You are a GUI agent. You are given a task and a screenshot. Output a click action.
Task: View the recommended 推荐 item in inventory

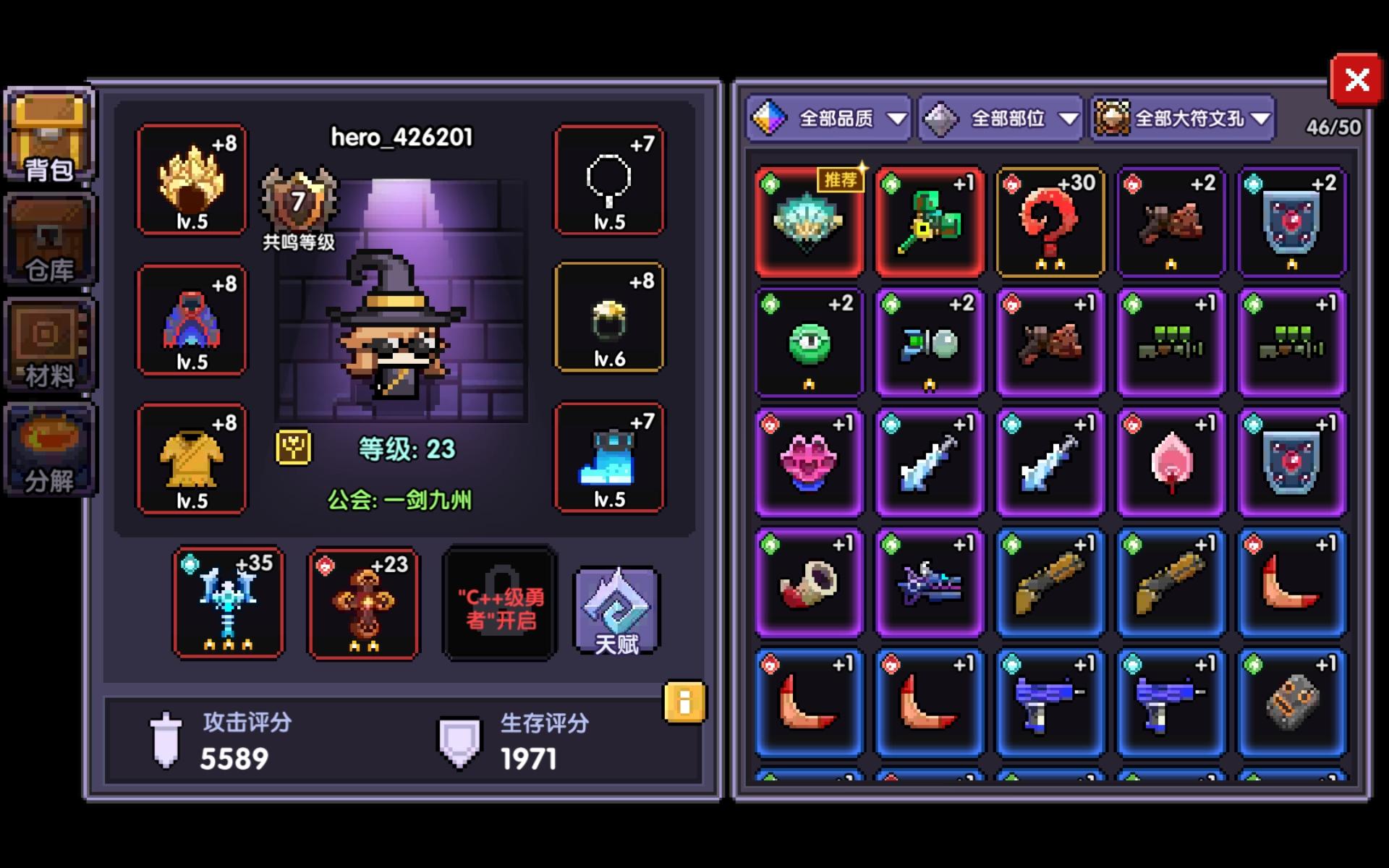[808, 221]
